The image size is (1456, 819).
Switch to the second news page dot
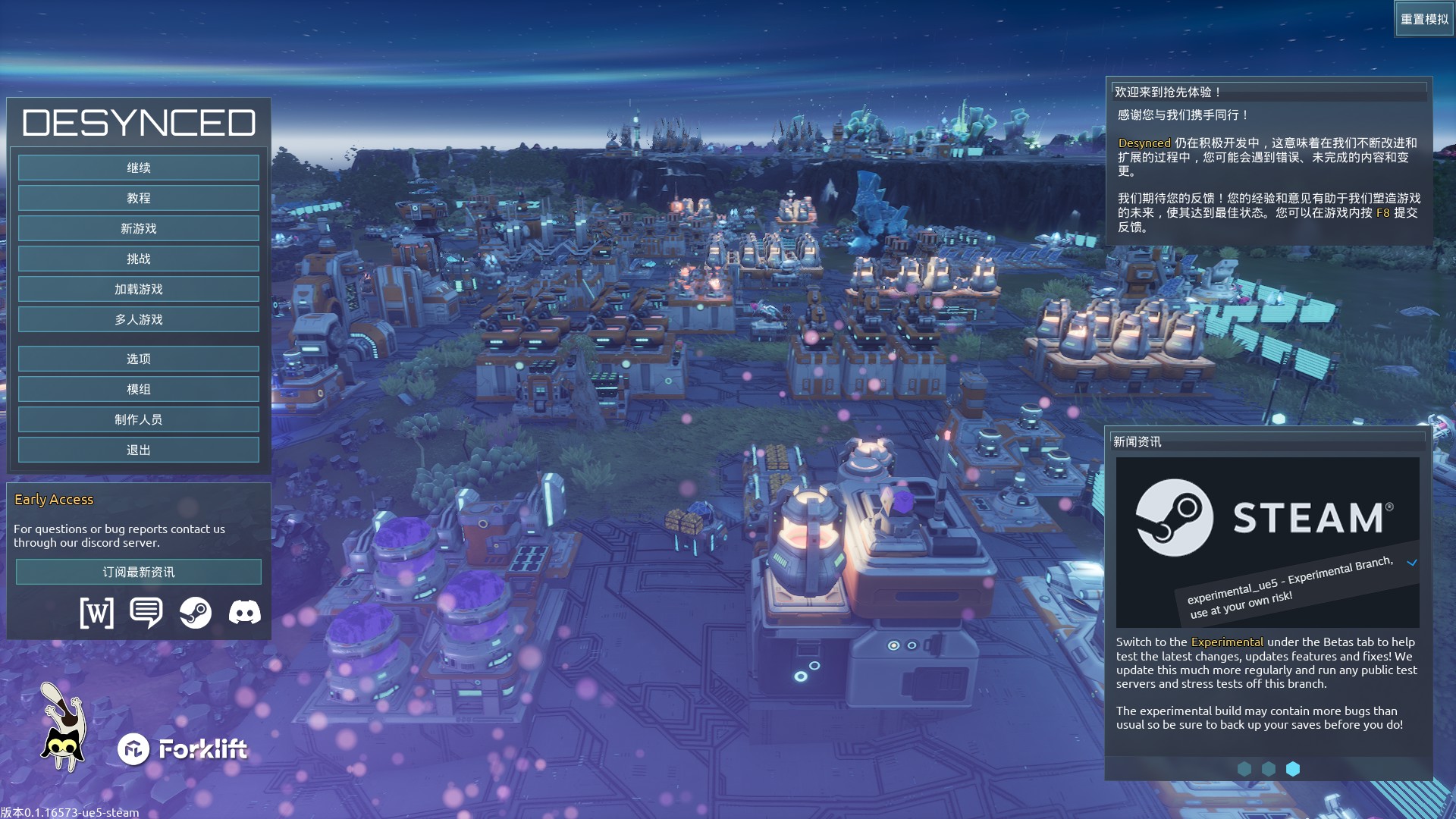click(x=1269, y=769)
